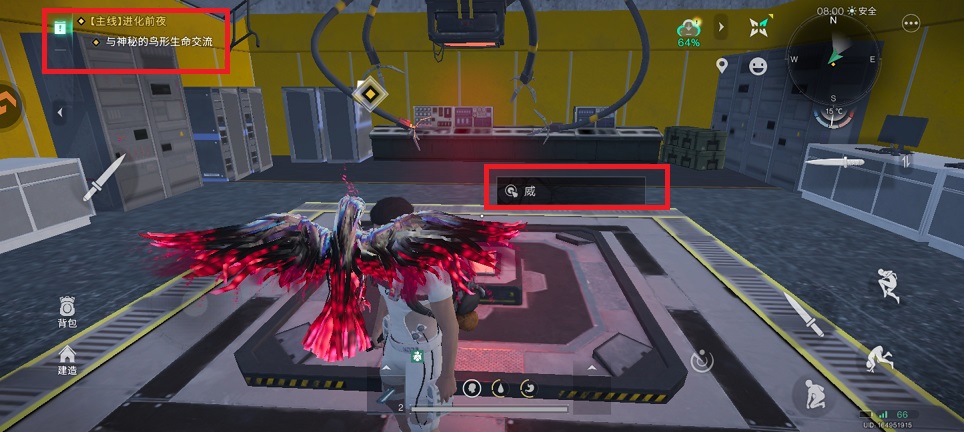Tap the map location pin icon

point(722,66)
